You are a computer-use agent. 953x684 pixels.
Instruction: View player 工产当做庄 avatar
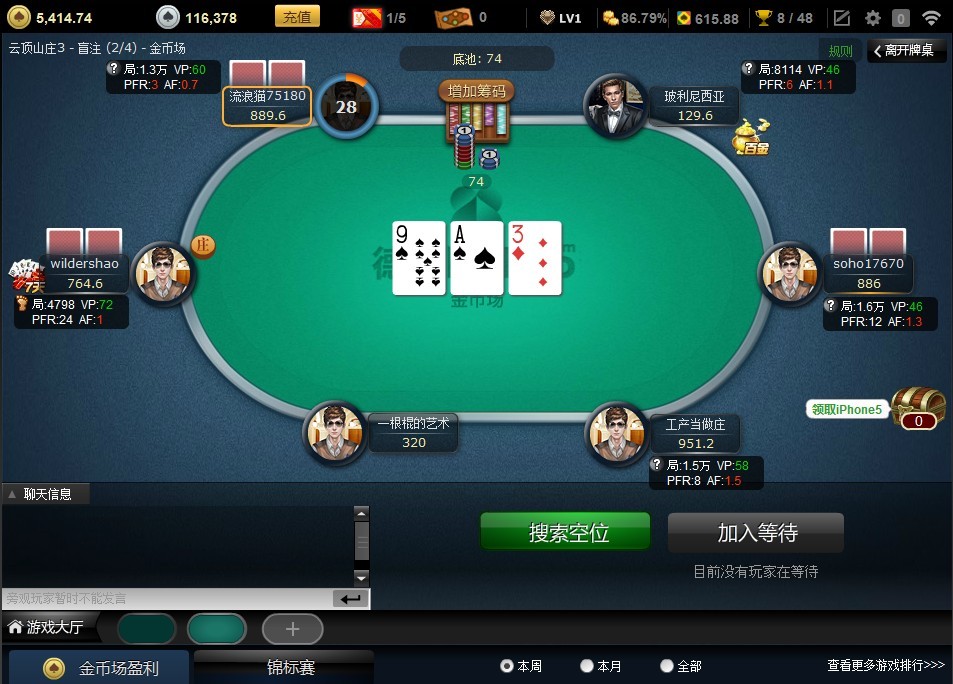617,433
